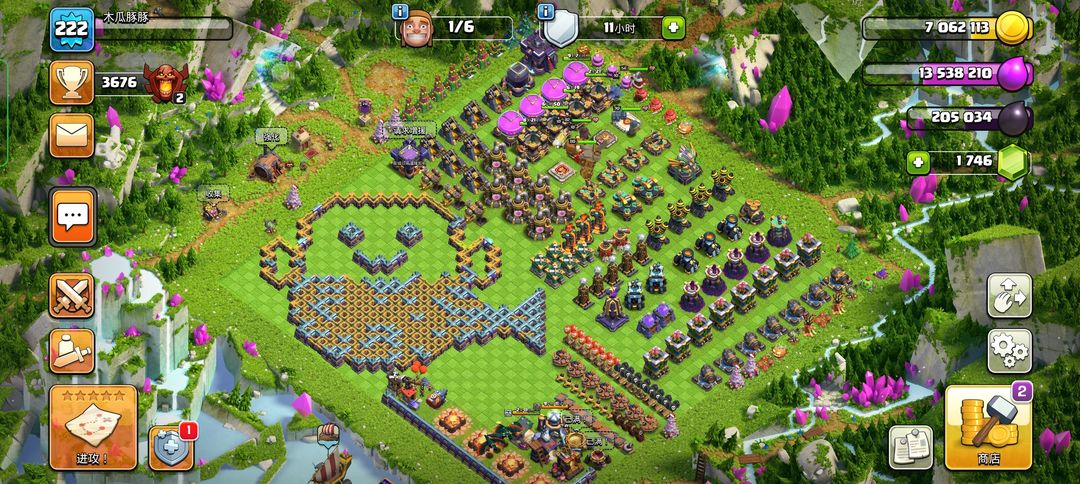Open the clipboard notes button
Screen dimensions: 1080x484
910,447
